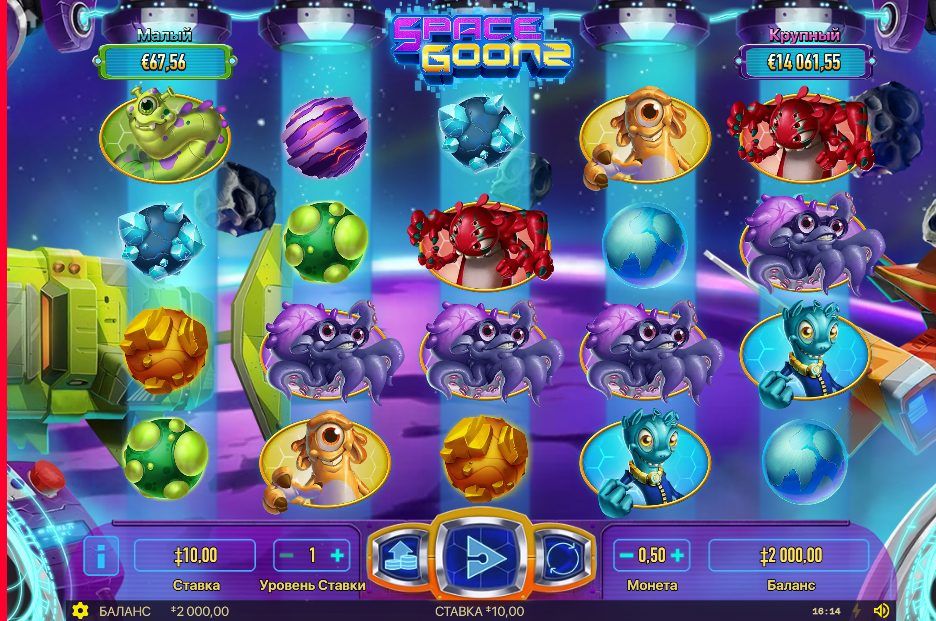Open settings via the gear icon
Image resolution: width=936 pixels, height=621 pixels.
point(80,610)
